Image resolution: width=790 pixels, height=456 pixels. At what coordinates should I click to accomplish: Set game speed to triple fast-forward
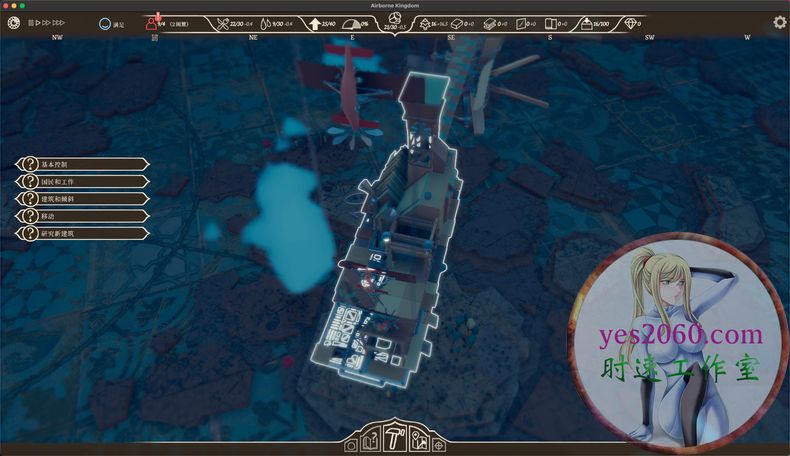tap(59, 22)
